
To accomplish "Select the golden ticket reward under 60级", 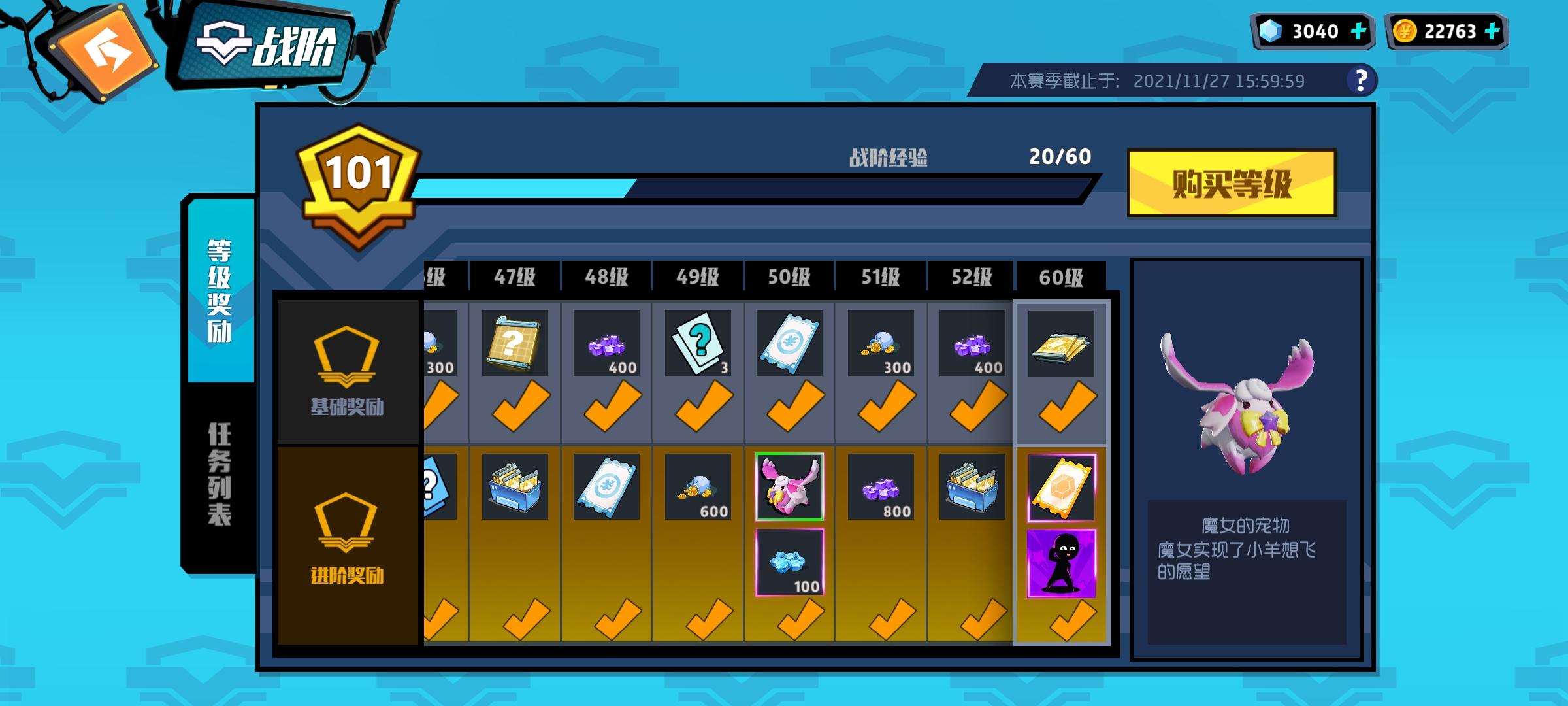I will (1062, 487).
